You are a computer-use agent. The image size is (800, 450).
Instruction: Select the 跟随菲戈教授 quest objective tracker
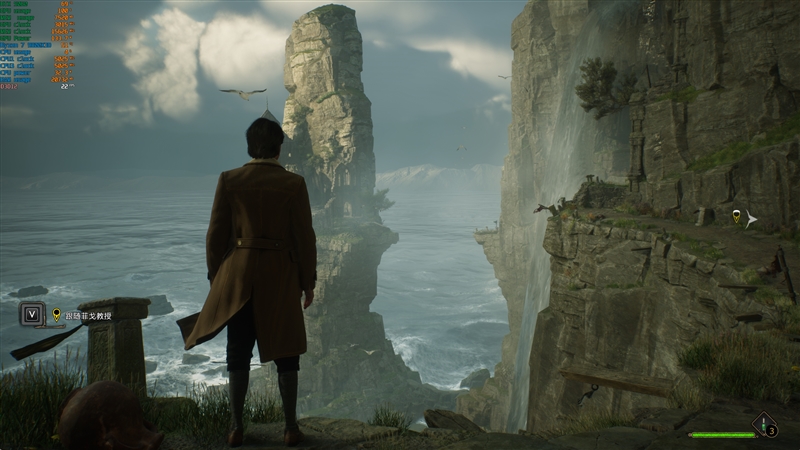pos(81,315)
